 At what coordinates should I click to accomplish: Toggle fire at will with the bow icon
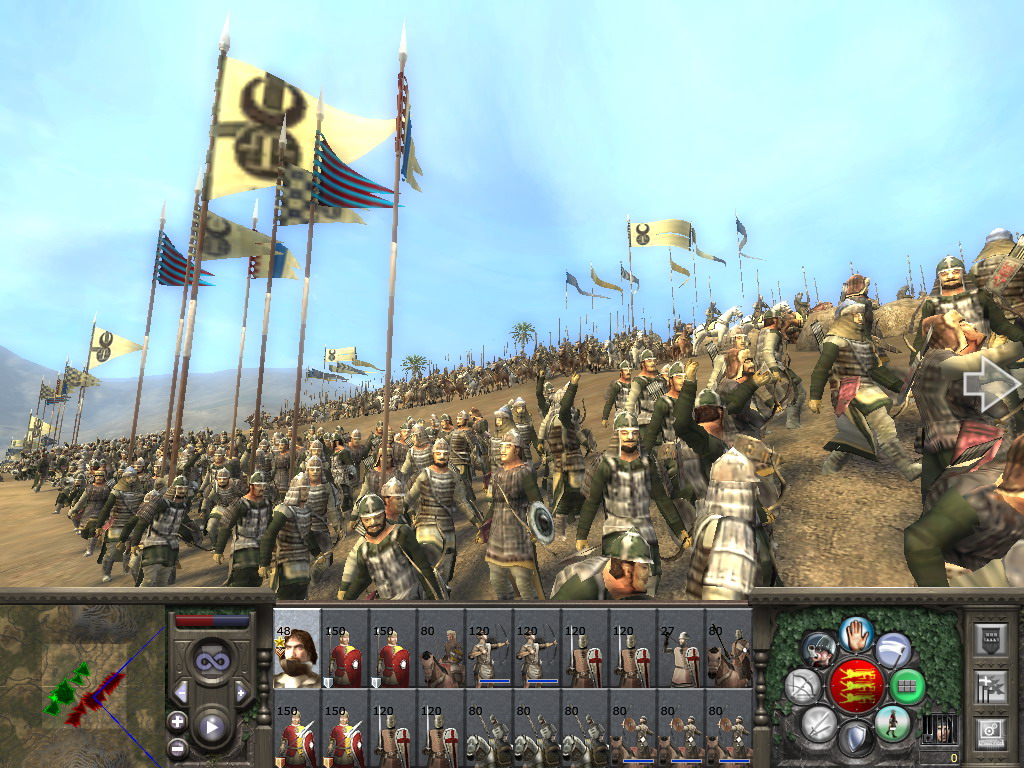coord(802,686)
